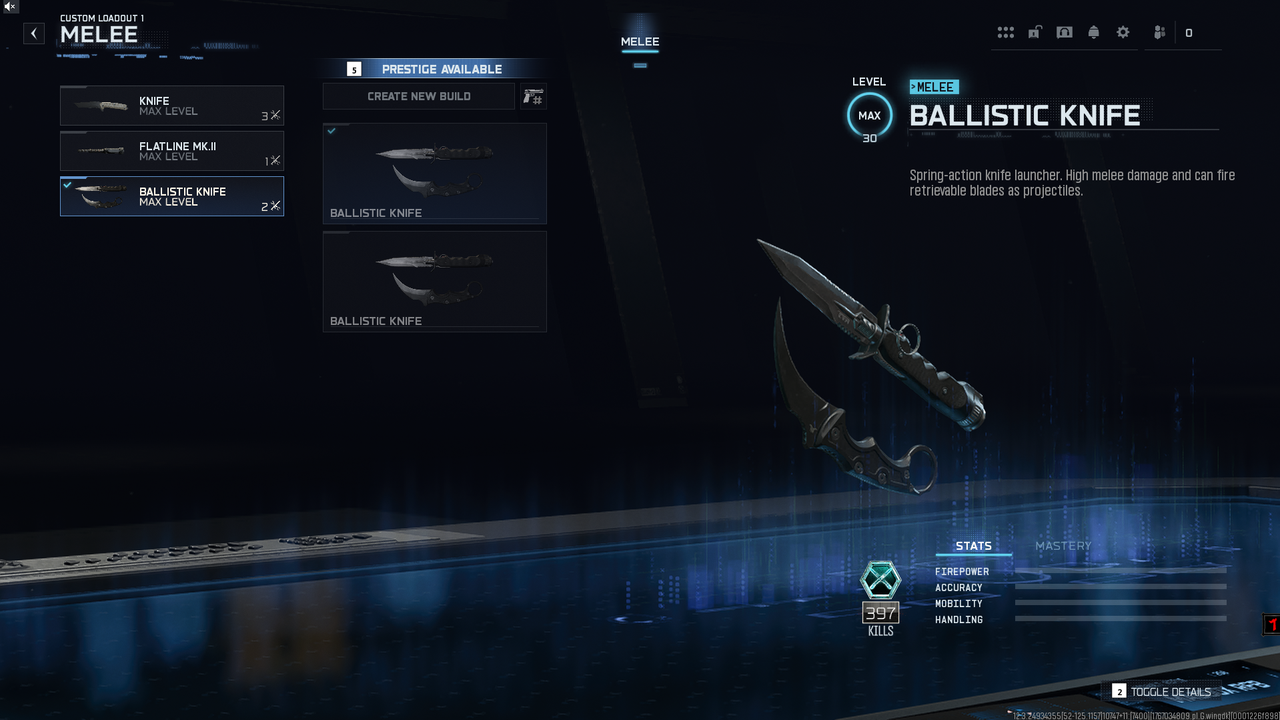Open the social party icon
1280x720 pixels.
(x=1159, y=32)
